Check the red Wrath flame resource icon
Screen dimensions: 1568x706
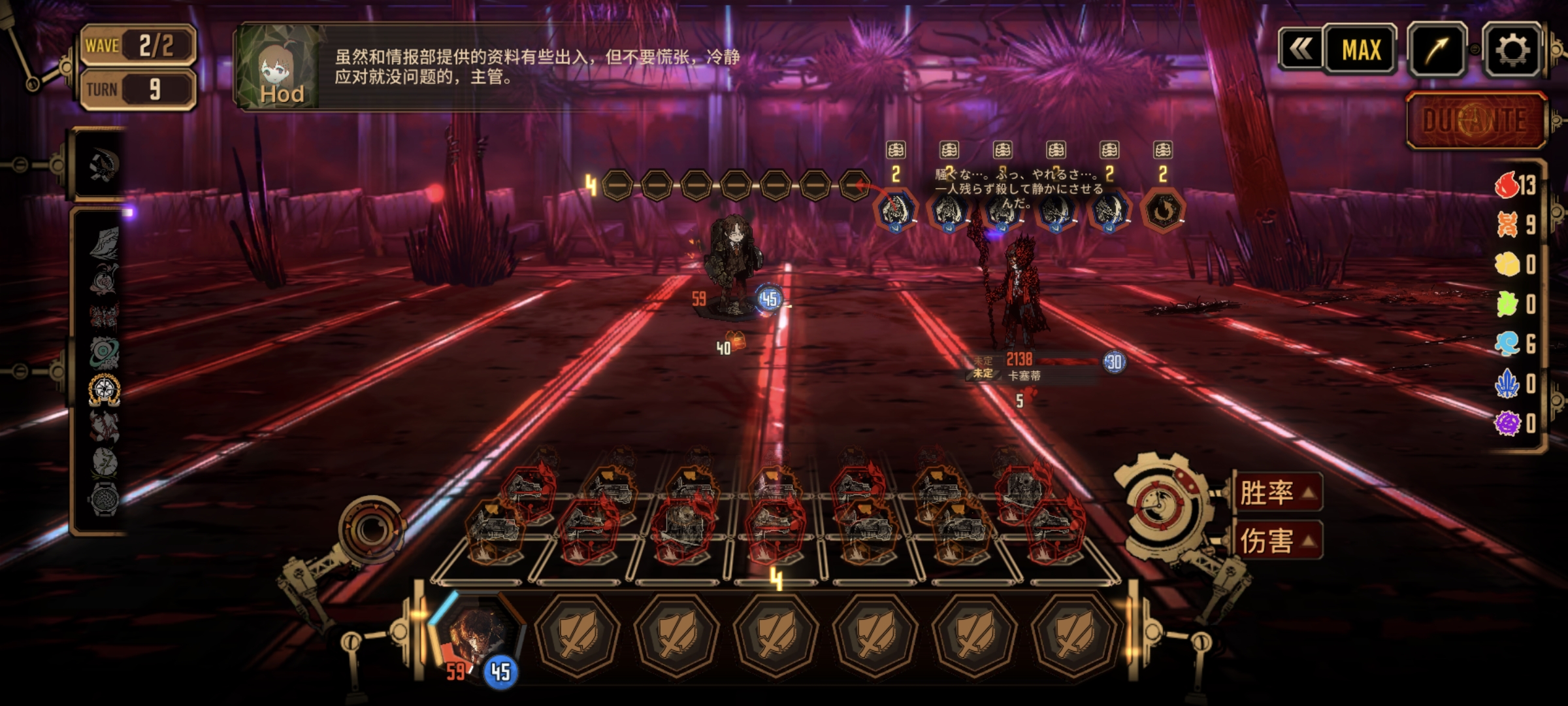point(1507,186)
